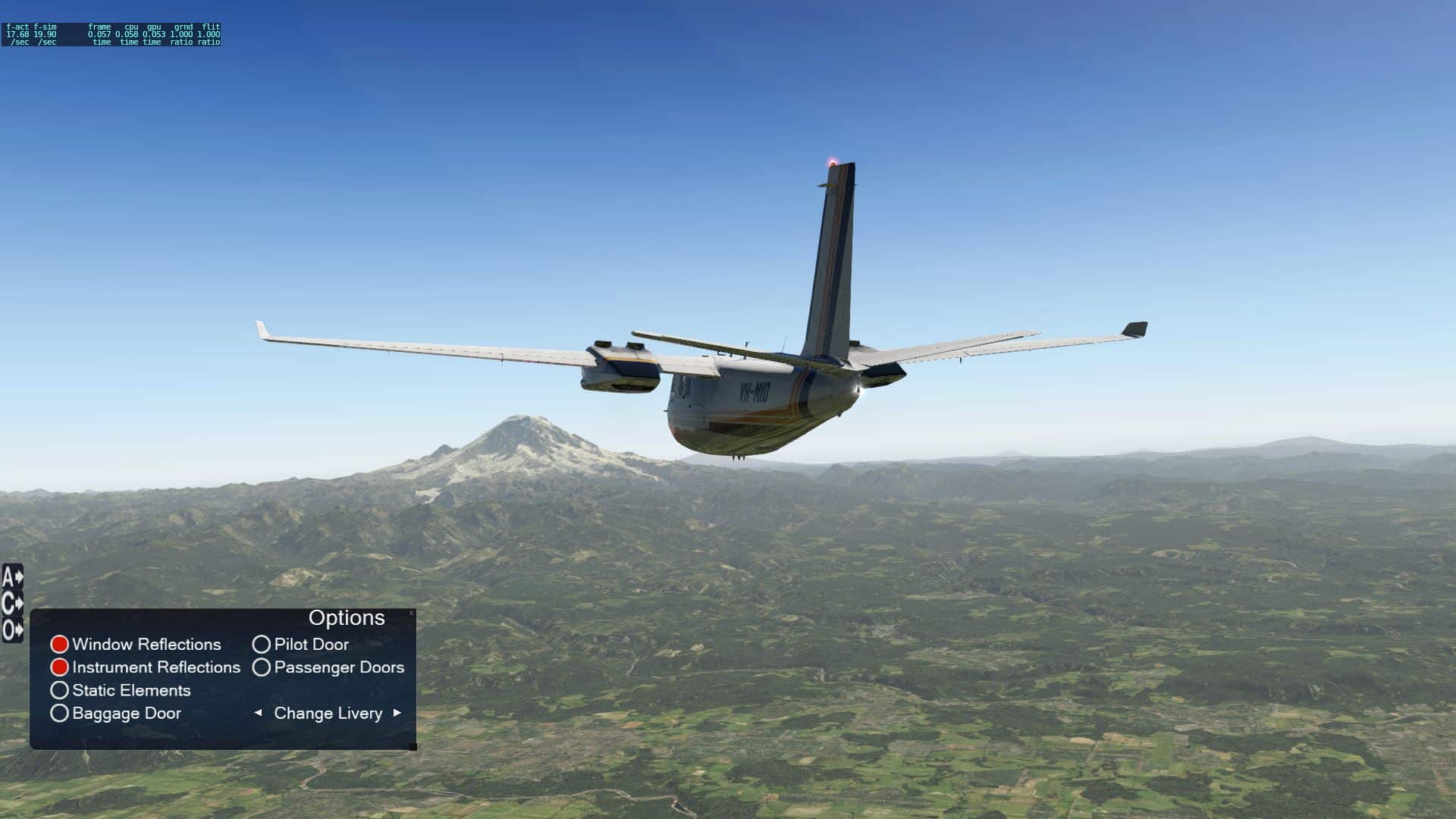Open the Passenger Doors
The width and height of the screenshot is (1456, 819).
(x=262, y=667)
